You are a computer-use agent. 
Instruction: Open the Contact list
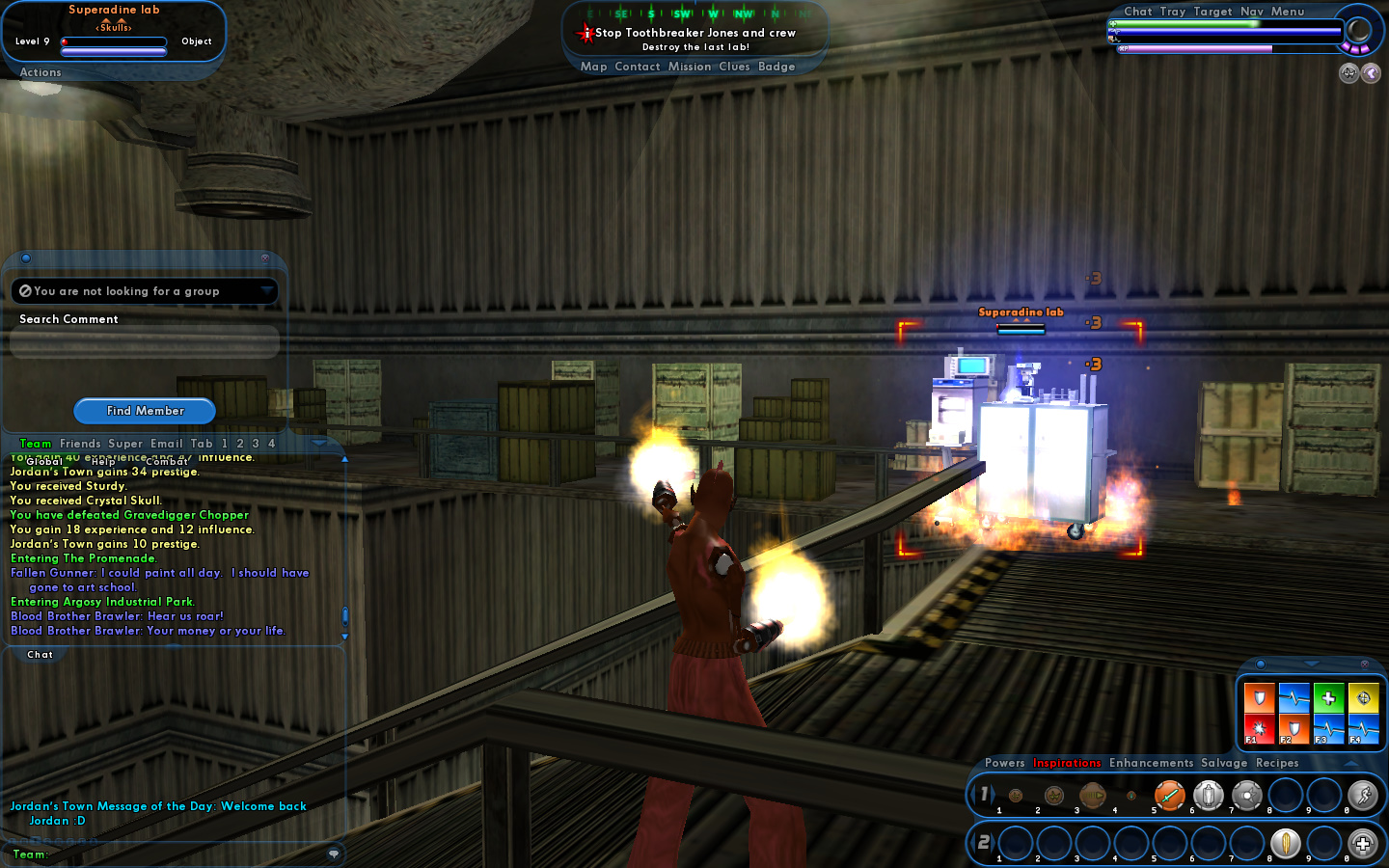pos(637,67)
